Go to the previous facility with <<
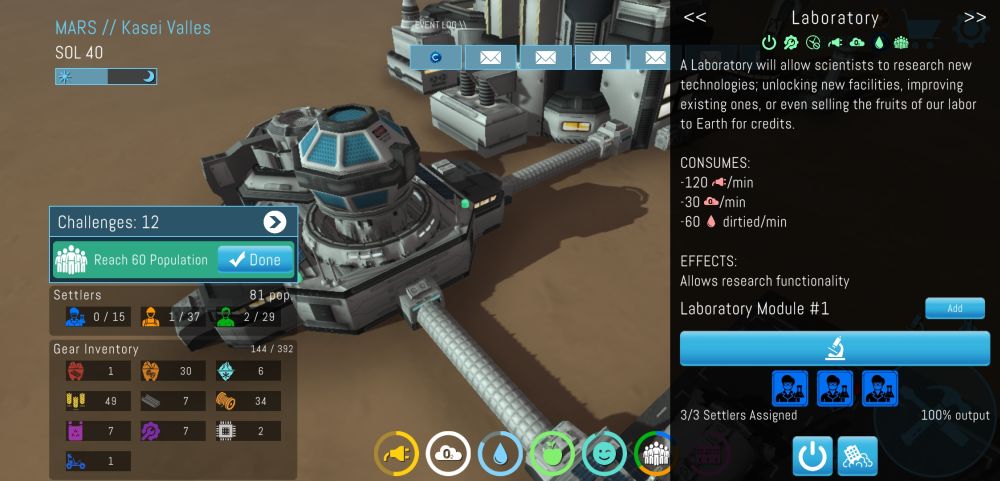The image size is (1000, 481). [x=695, y=17]
